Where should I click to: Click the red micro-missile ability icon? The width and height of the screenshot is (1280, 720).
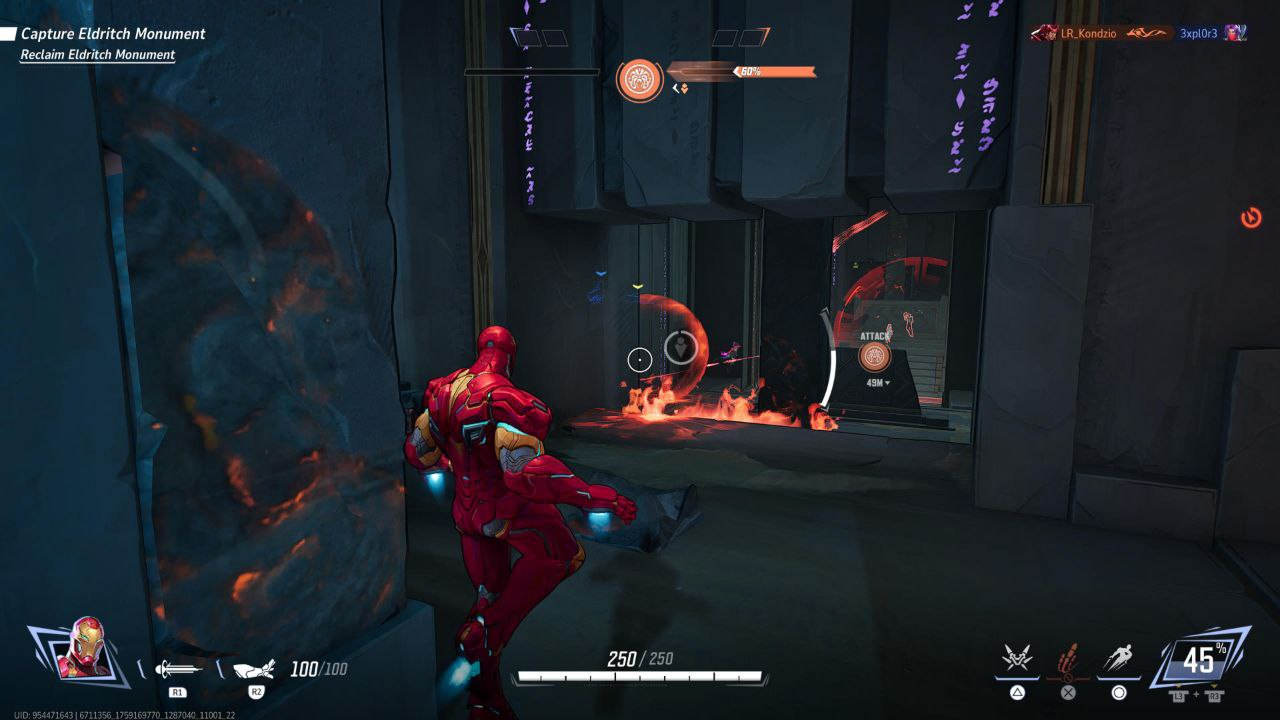click(x=1068, y=659)
